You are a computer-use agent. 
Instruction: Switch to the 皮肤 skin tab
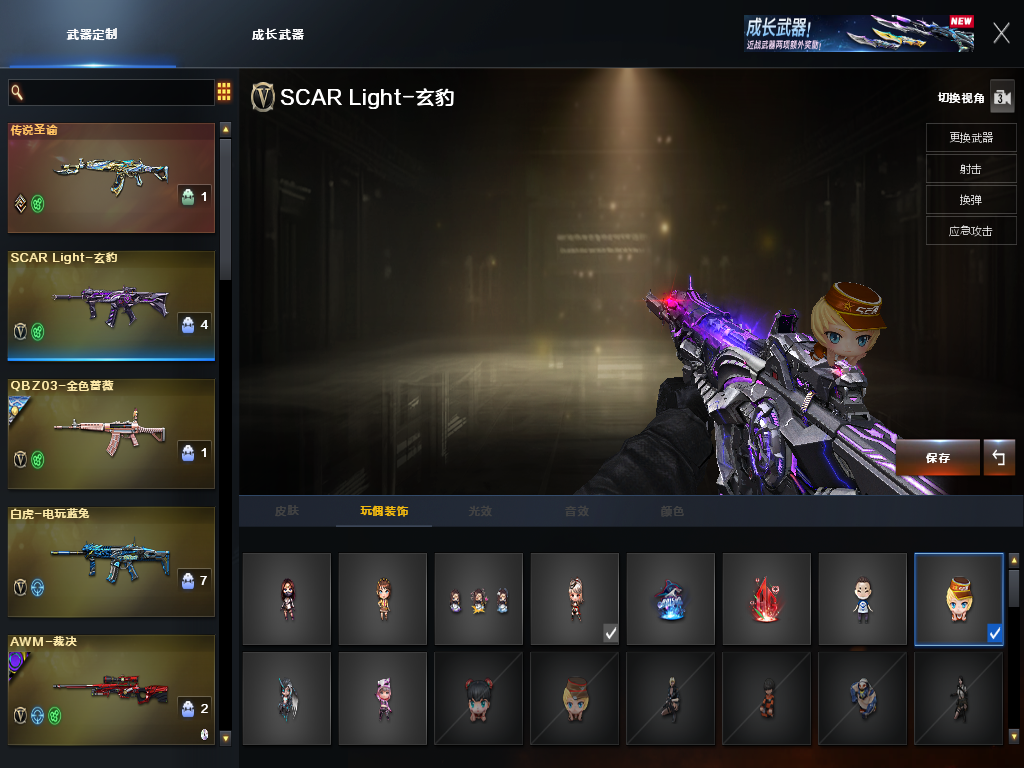click(287, 511)
